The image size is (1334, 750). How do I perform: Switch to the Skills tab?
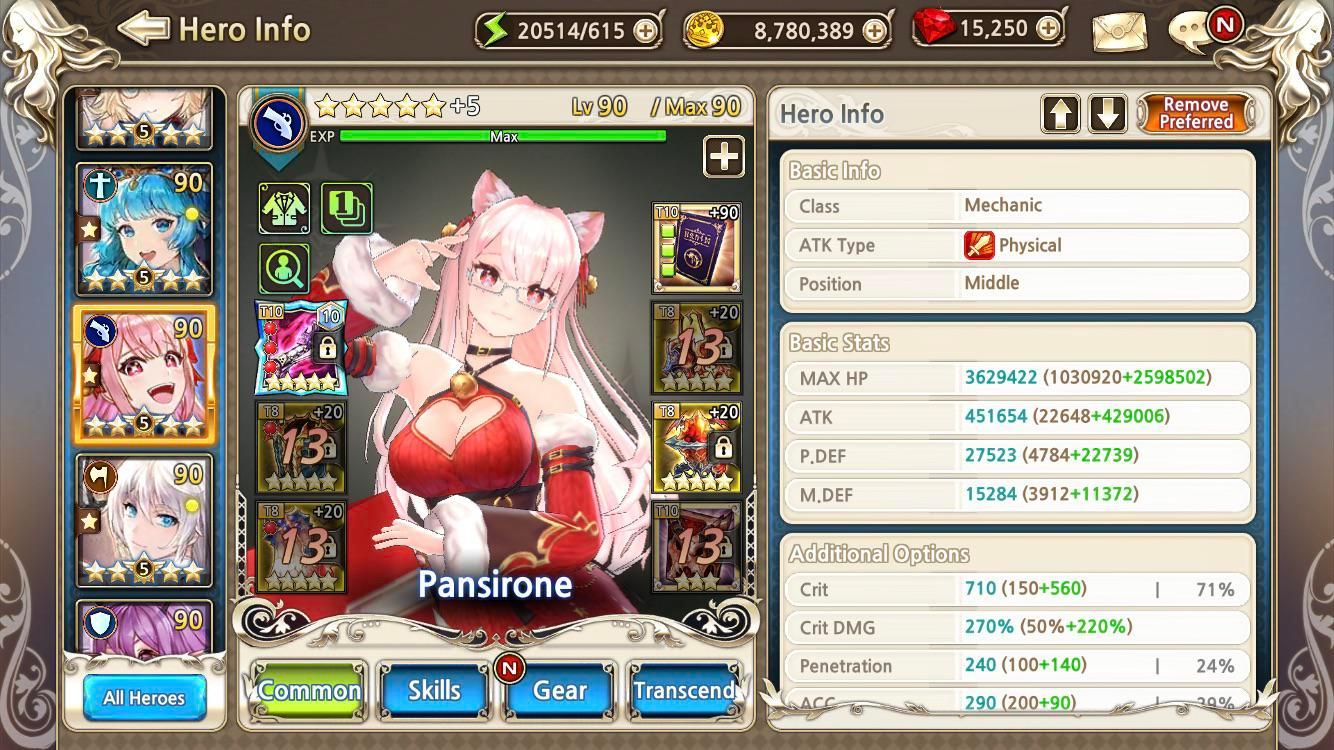click(x=434, y=689)
